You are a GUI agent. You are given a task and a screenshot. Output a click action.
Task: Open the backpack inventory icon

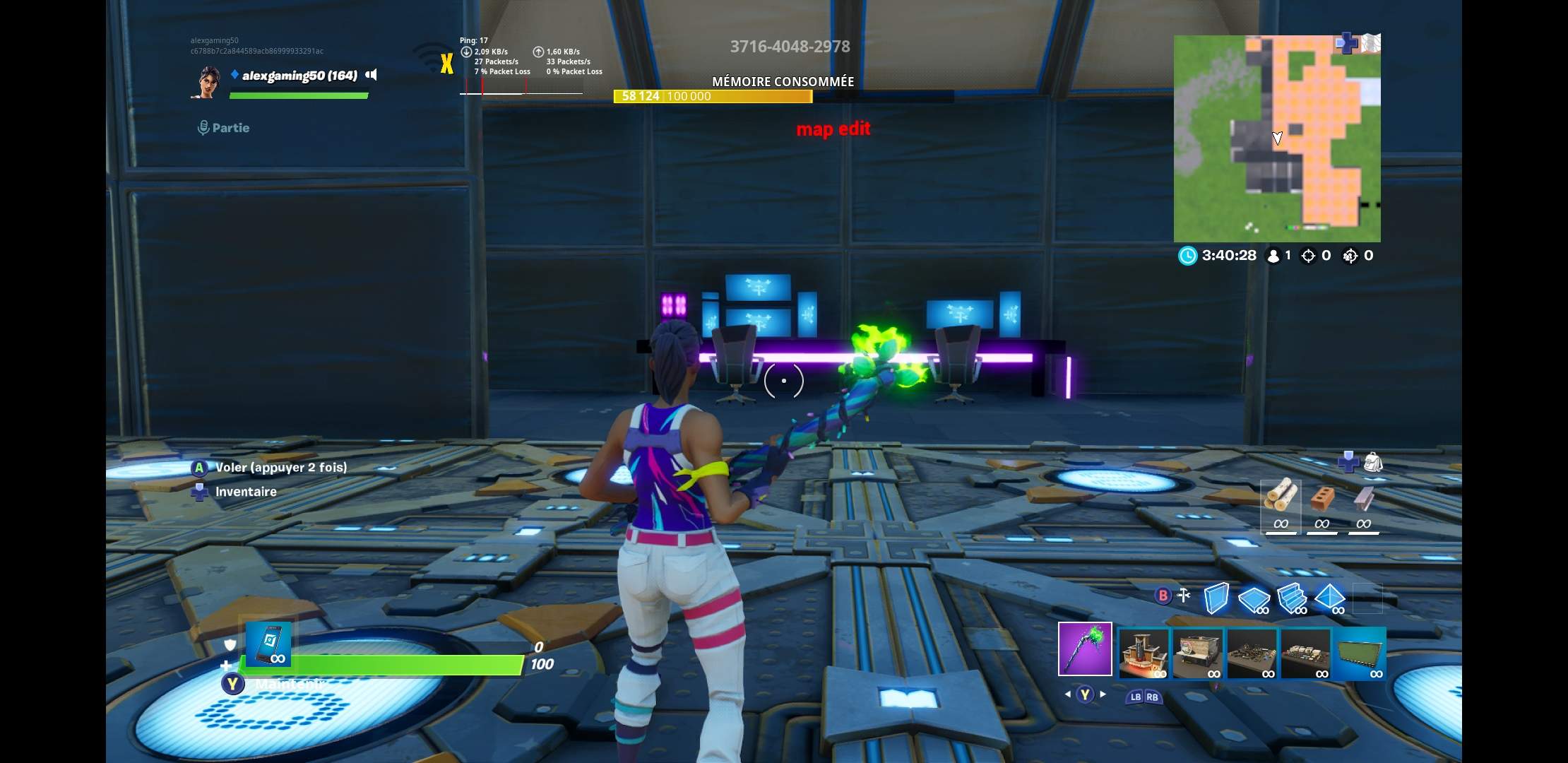(x=1372, y=463)
